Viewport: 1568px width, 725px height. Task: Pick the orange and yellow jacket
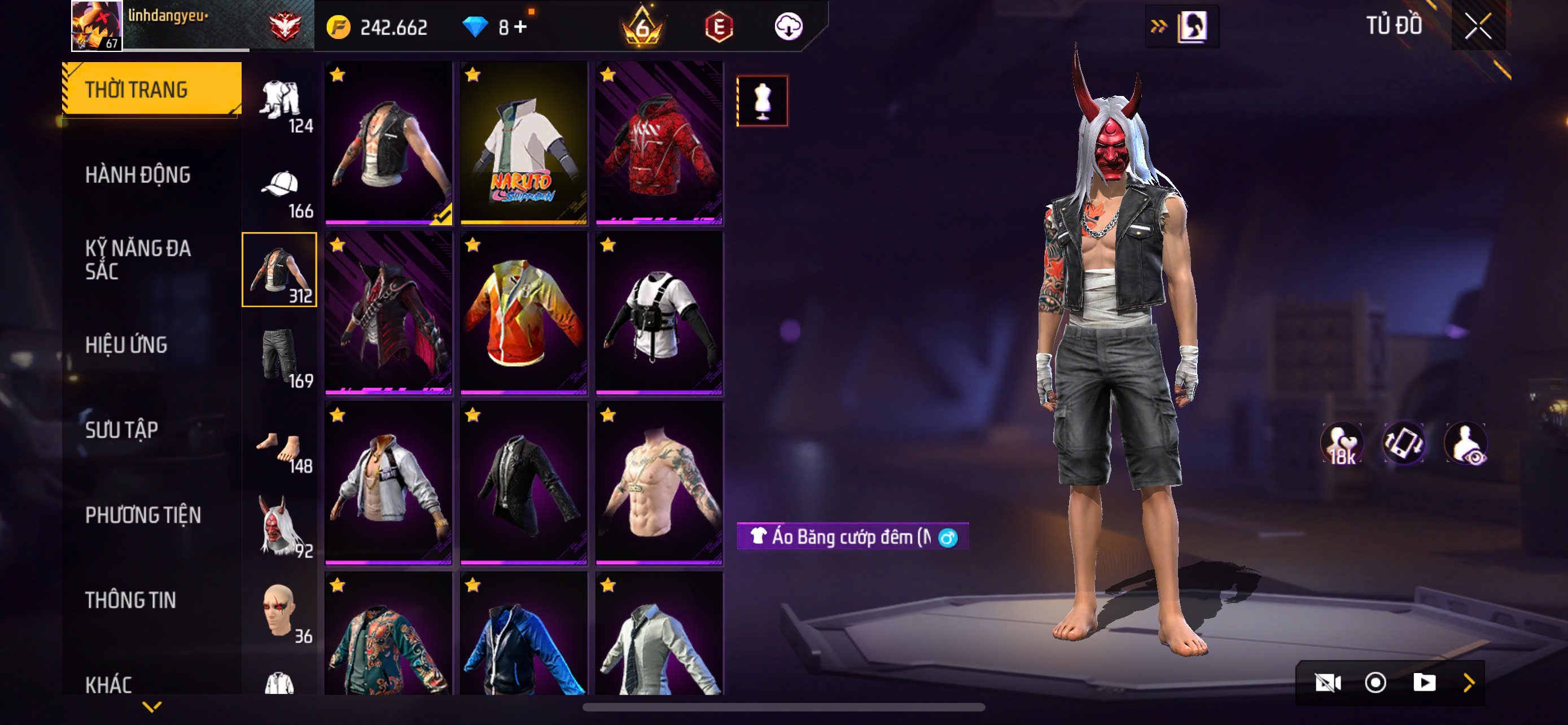point(523,313)
